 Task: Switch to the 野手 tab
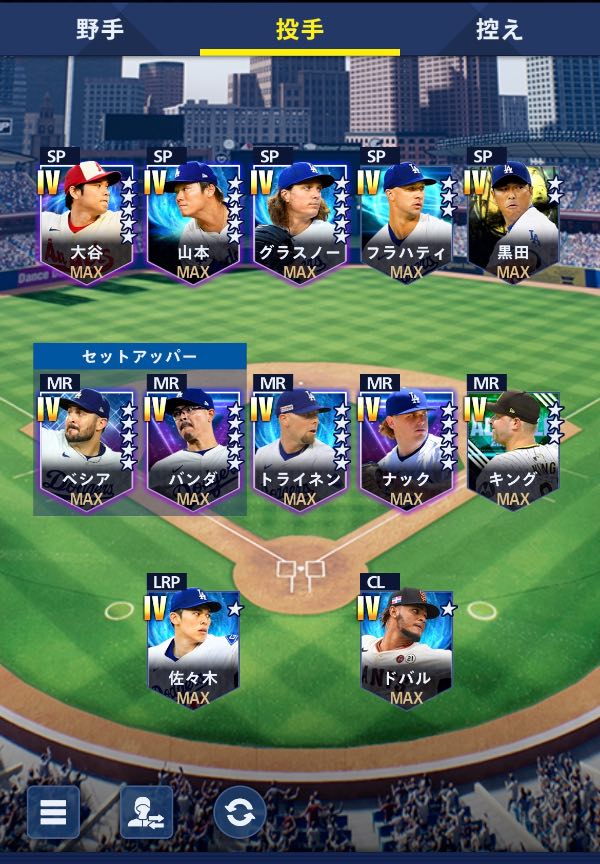click(x=100, y=29)
